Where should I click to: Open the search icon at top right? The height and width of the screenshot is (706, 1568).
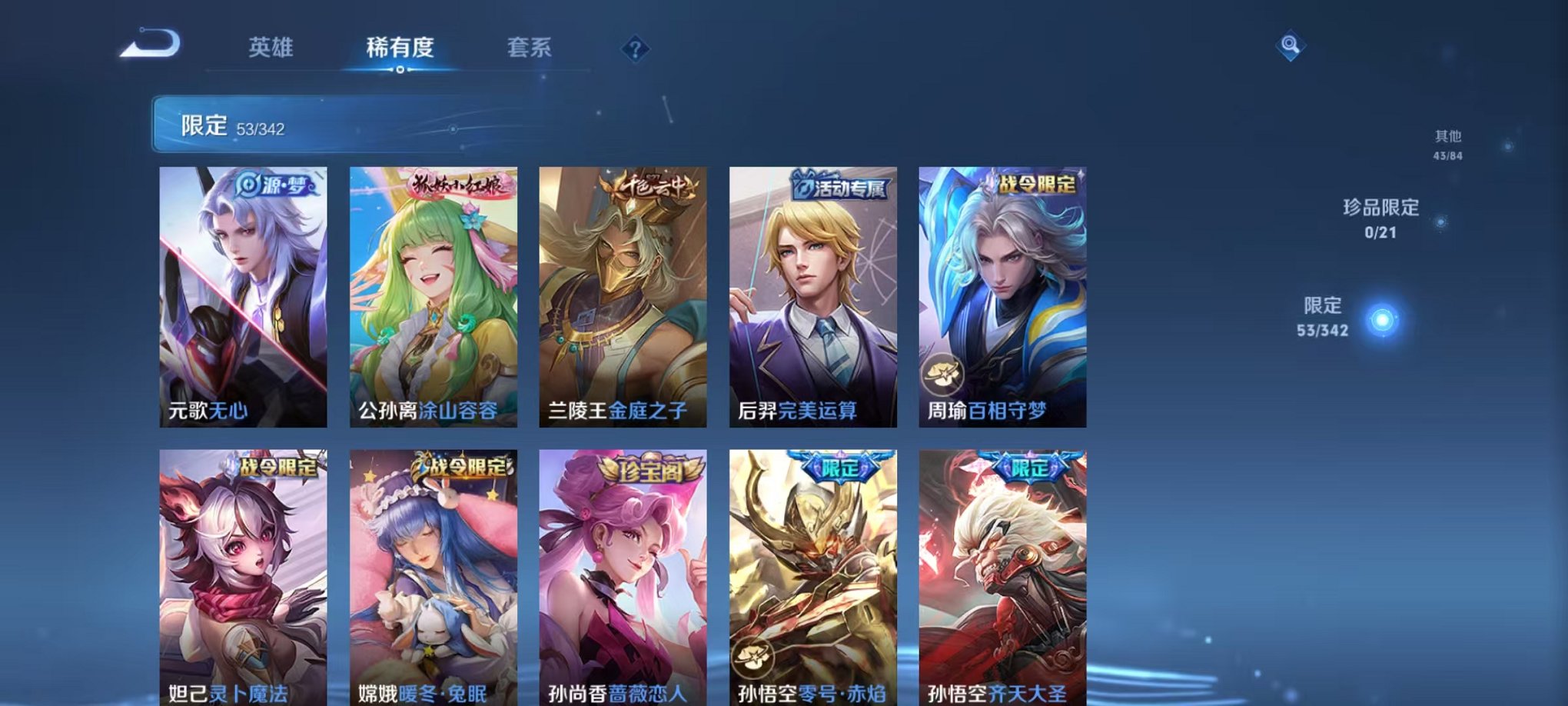[x=1291, y=46]
